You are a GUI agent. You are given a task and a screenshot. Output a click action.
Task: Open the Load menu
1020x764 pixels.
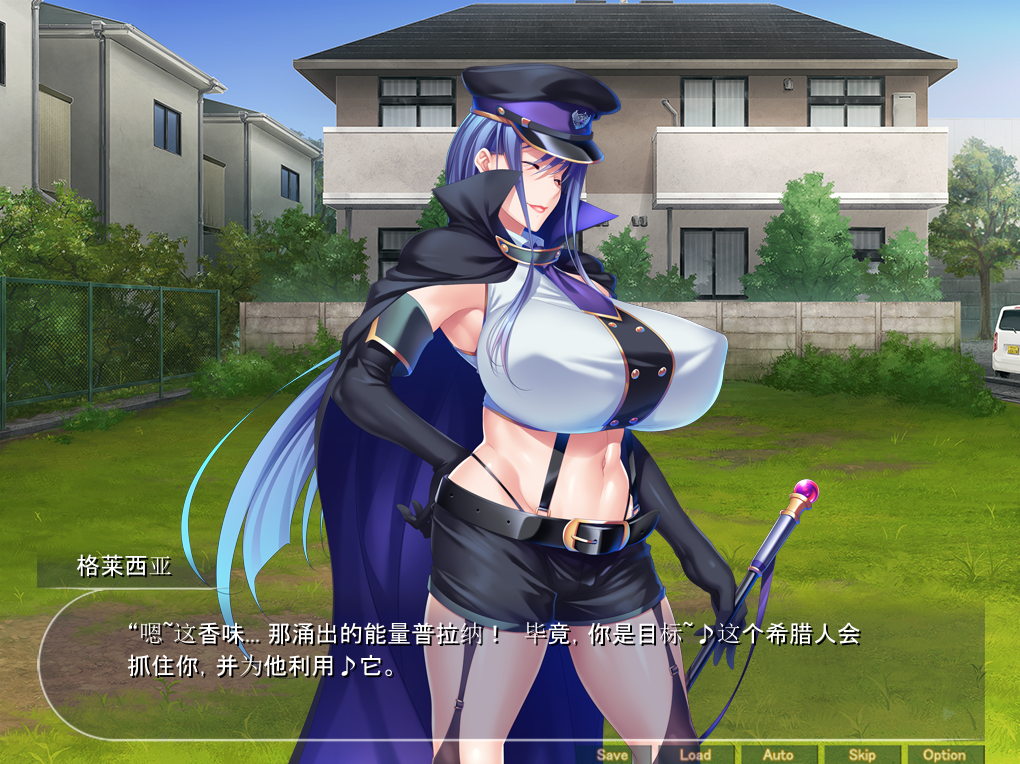pos(695,755)
